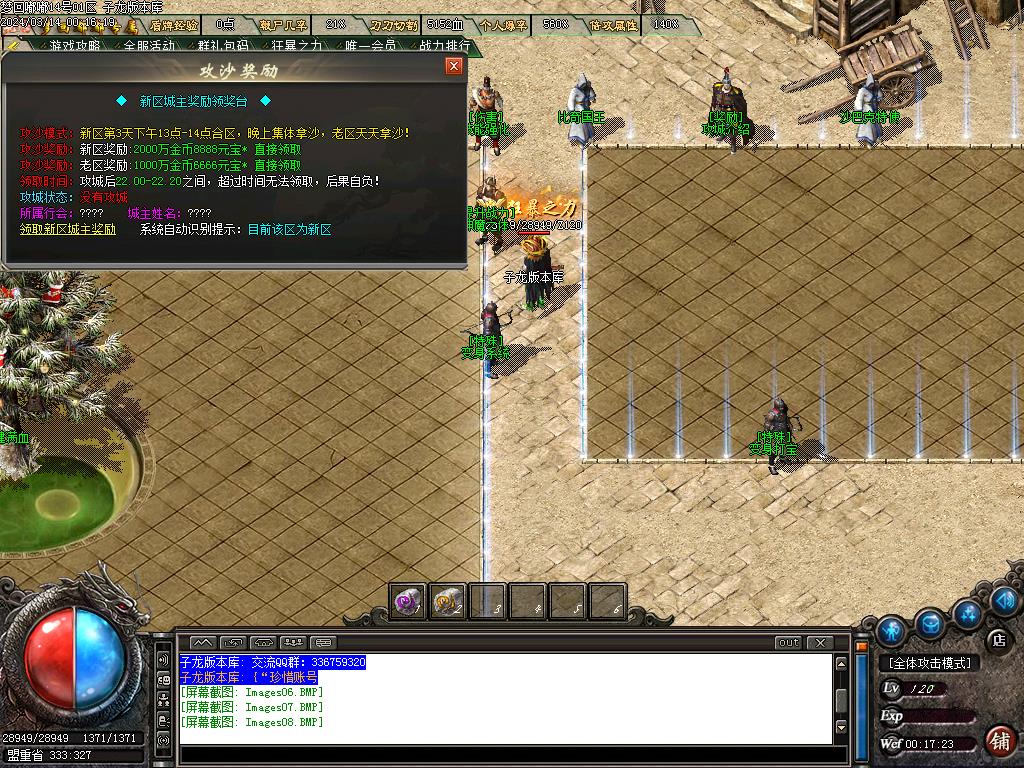Image resolution: width=1024 pixels, height=768 pixels.
Task: Open the 唯一会员 membership tab
Action: click(x=370, y=45)
